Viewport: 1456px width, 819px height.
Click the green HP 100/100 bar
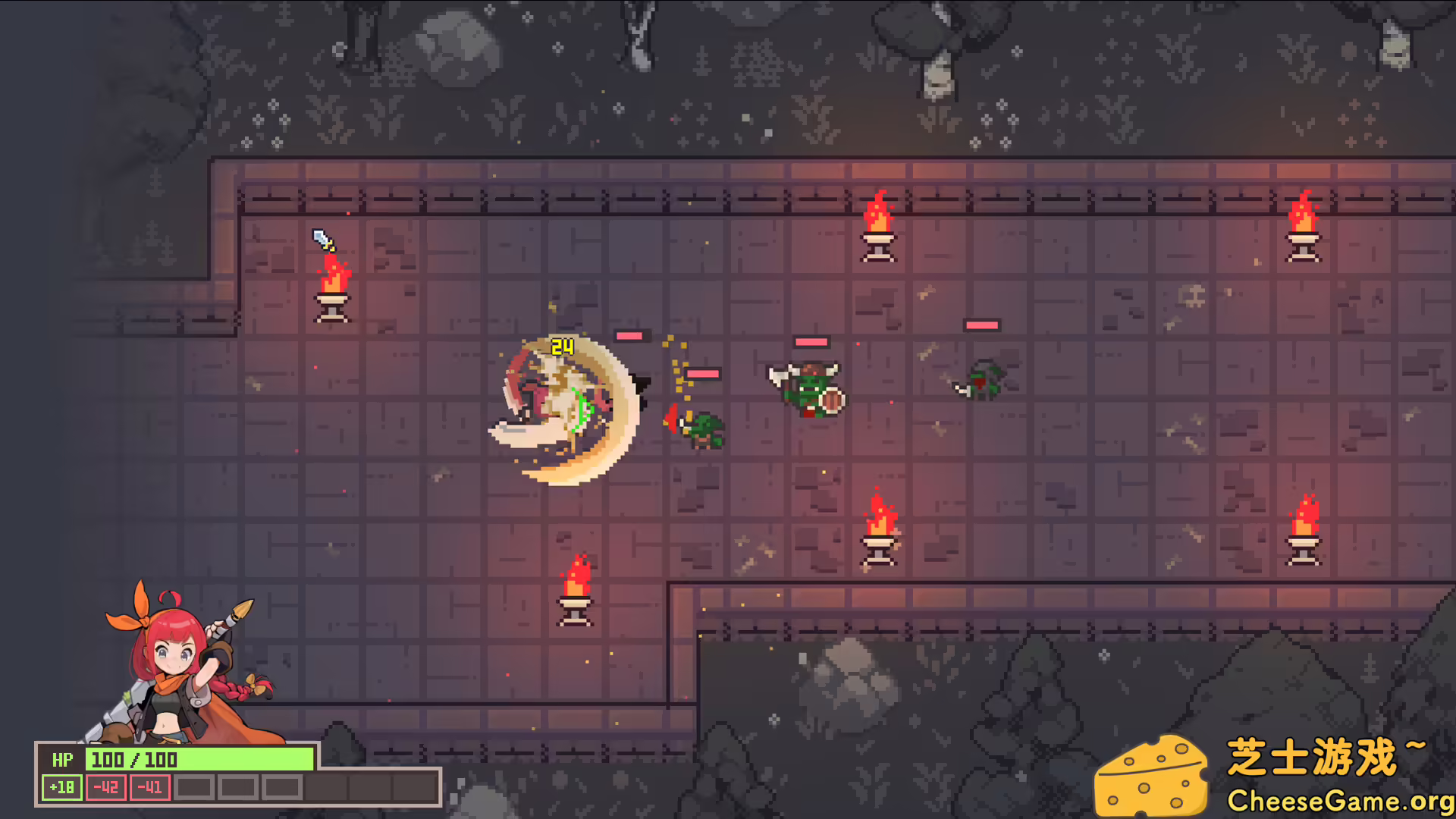click(x=199, y=760)
